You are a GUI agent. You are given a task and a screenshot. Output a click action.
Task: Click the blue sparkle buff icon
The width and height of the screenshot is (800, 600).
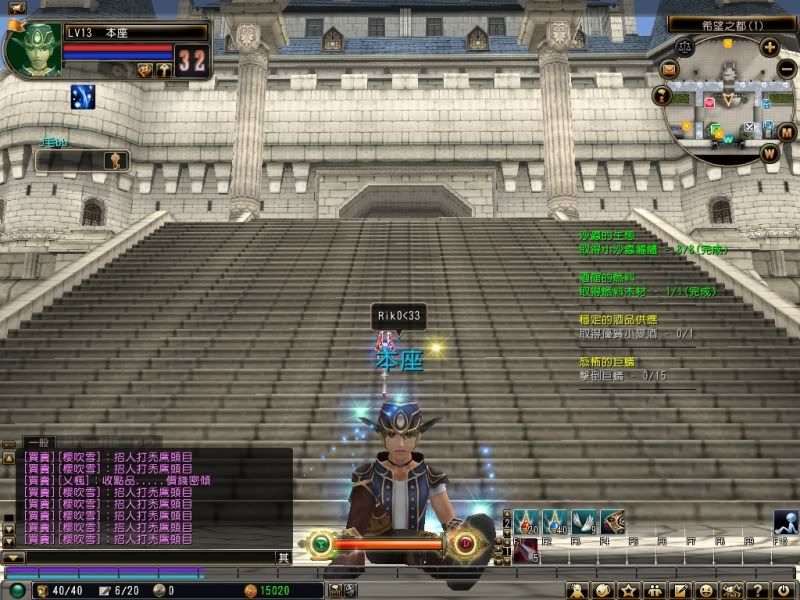(x=82, y=97)
